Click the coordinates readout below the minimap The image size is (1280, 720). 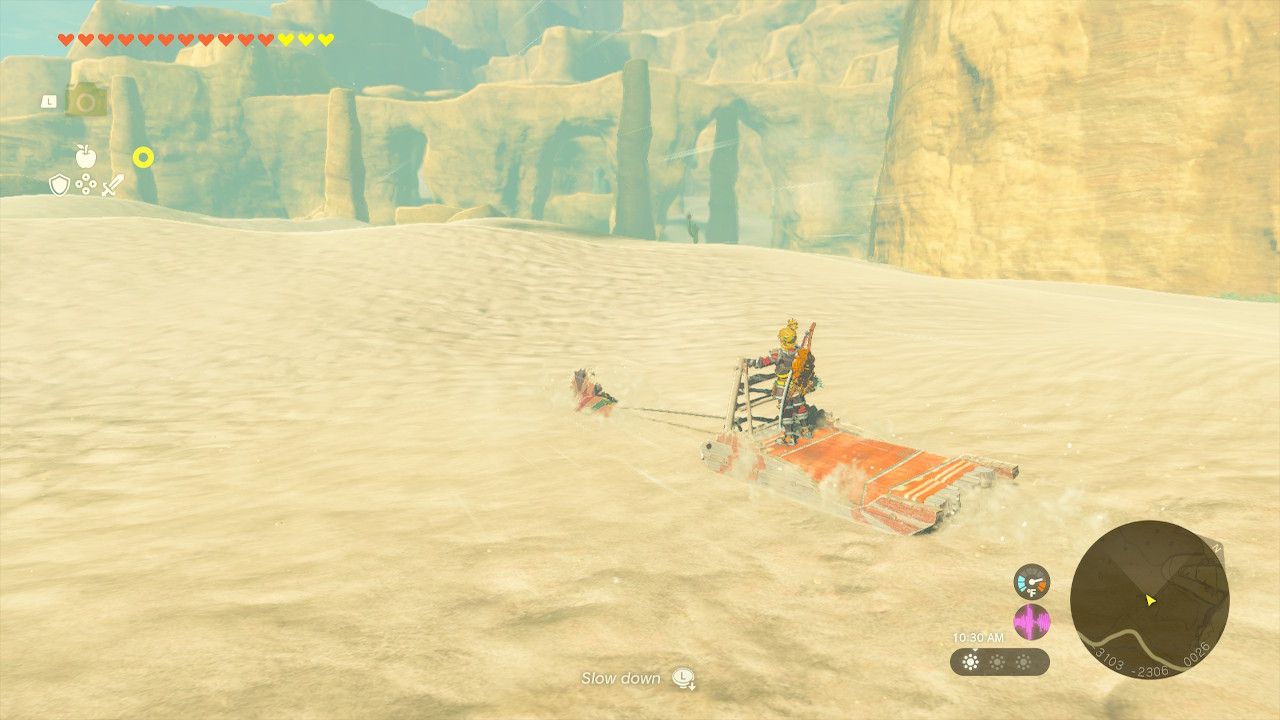[1150, 660]
